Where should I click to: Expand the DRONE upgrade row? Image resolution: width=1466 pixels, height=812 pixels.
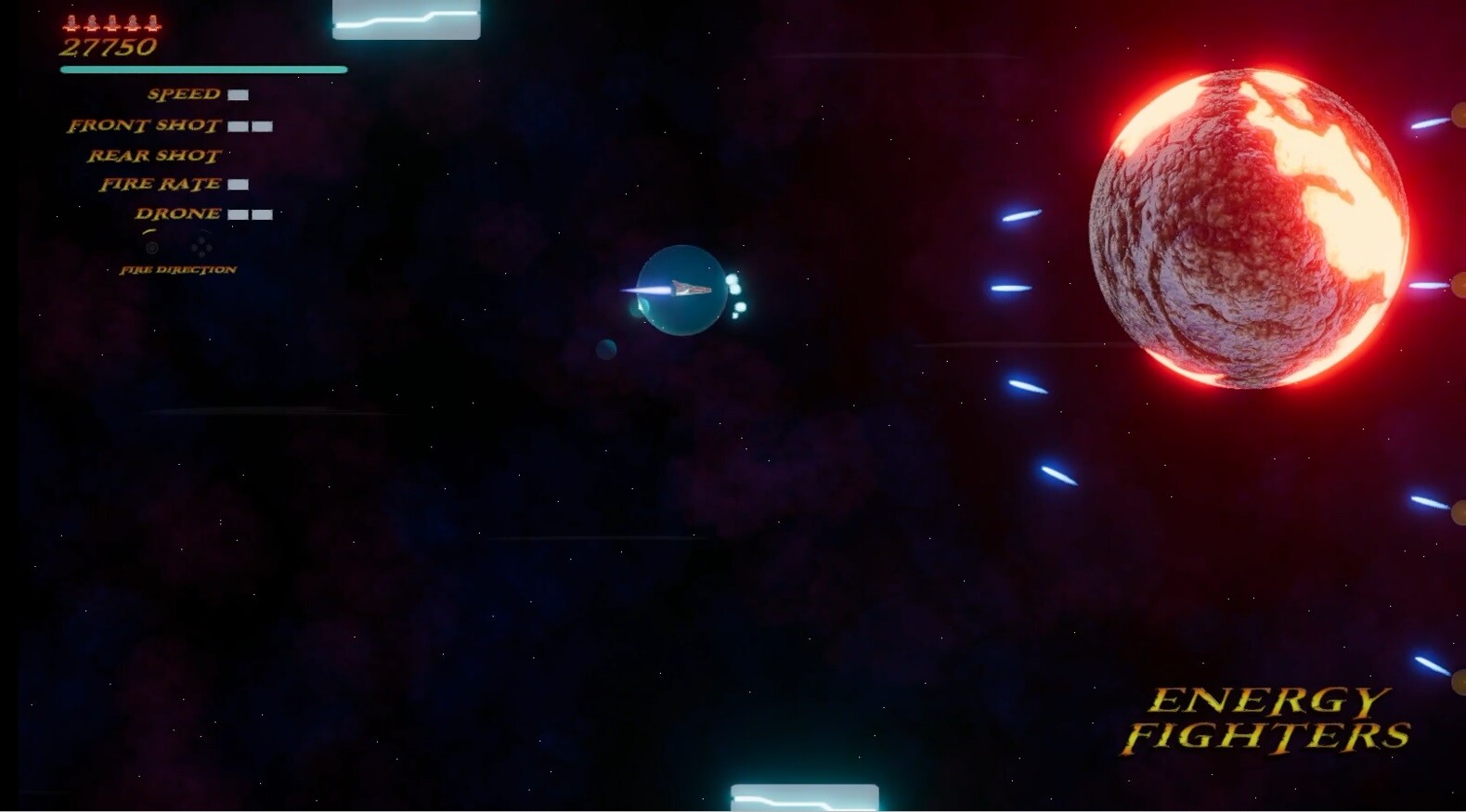click(177, 213)
